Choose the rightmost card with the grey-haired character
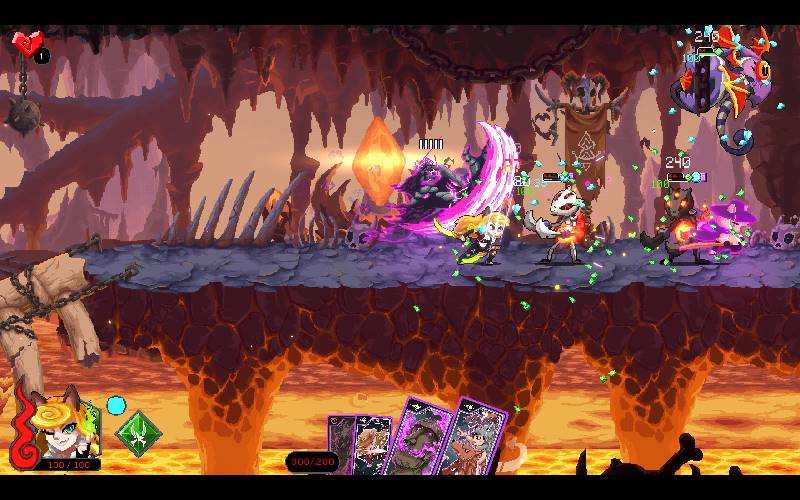 pyautogui.click(x=475, y=442)
